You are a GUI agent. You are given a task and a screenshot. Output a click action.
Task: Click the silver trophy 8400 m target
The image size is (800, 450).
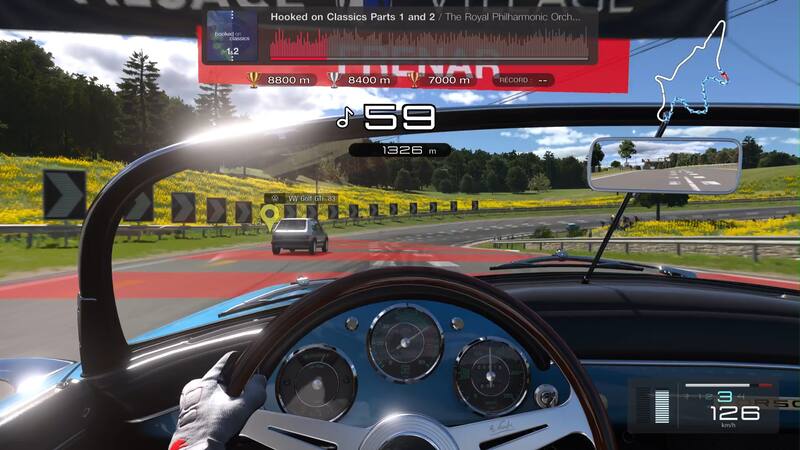pos(360,79)
